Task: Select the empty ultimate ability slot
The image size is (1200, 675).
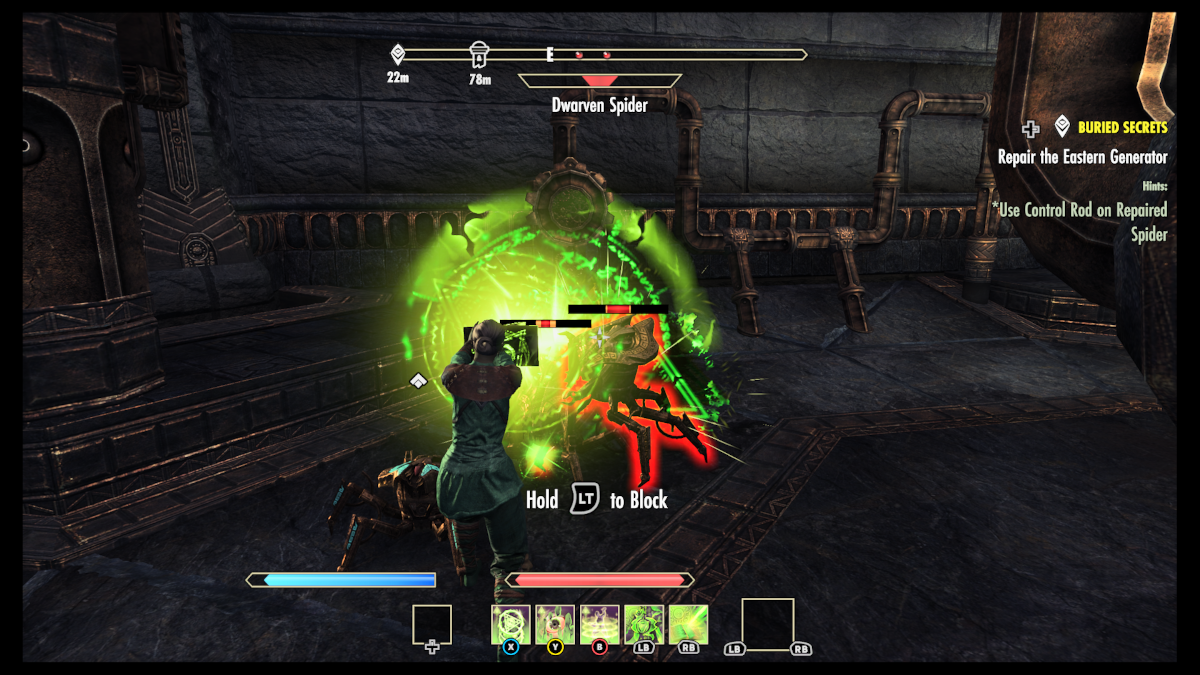Action: [767, 624]
